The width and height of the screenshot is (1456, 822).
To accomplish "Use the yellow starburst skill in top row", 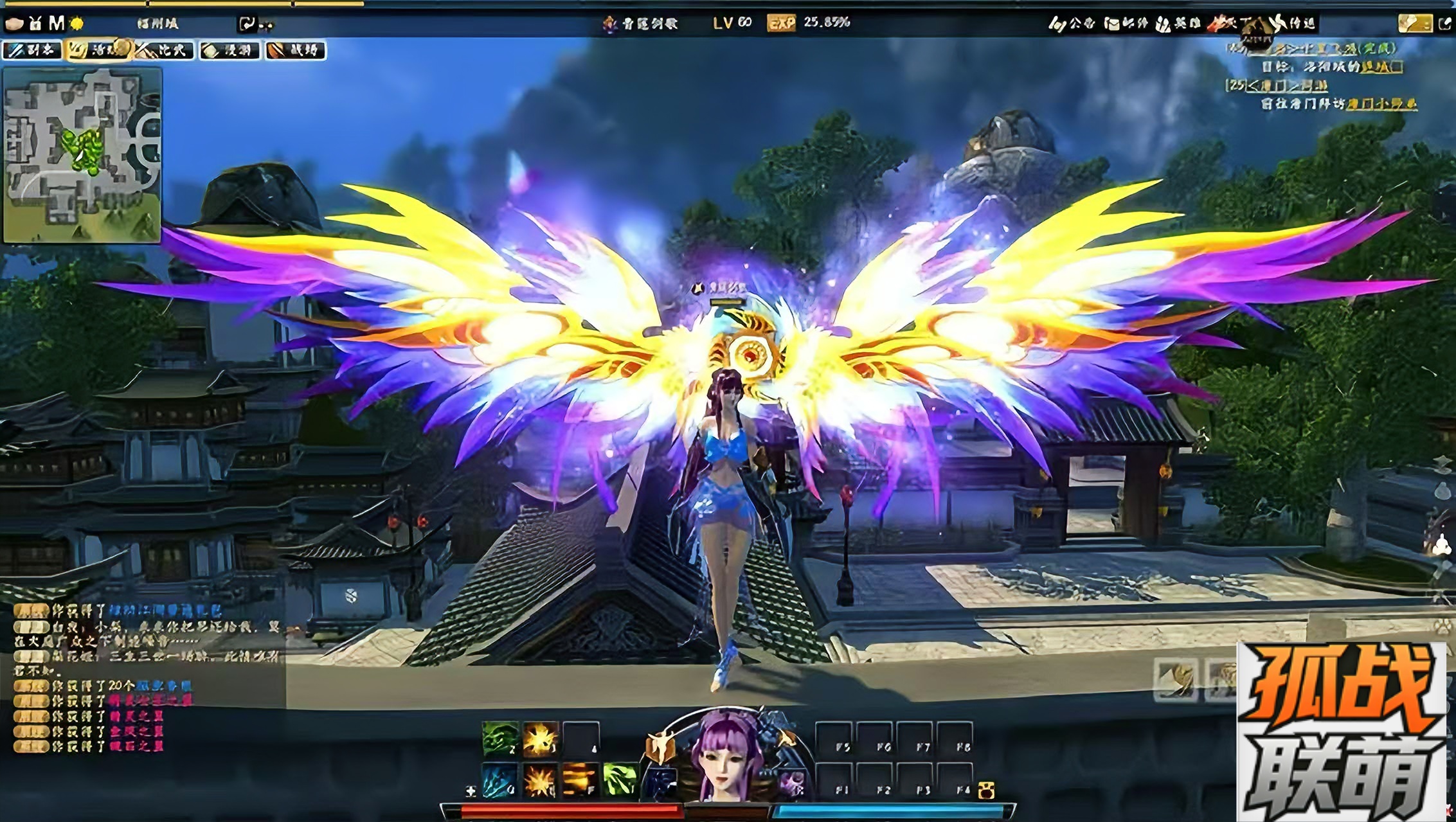I will [x=540, y=738].
